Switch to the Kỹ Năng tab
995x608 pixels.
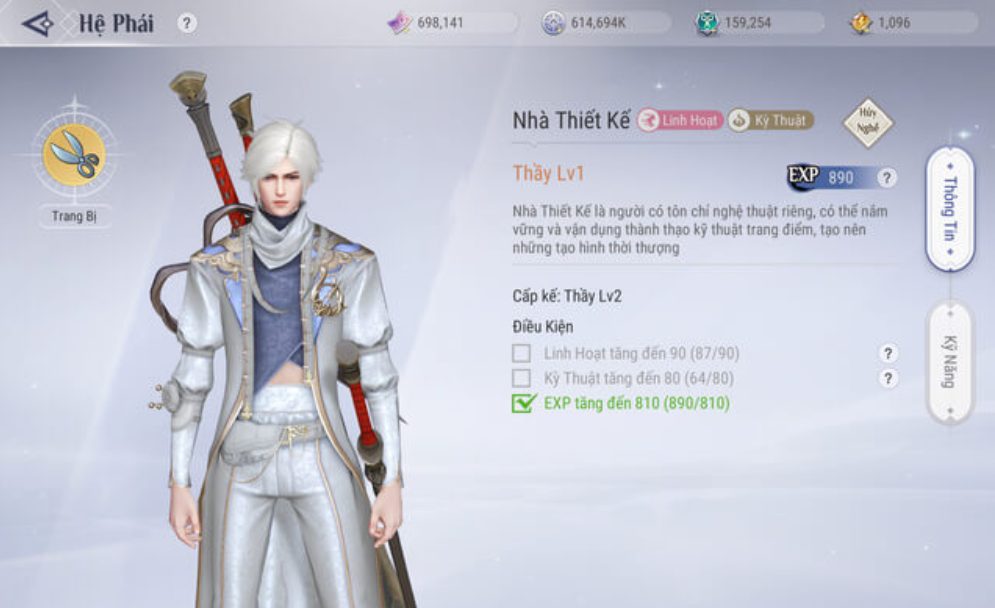tap(948, 362)
